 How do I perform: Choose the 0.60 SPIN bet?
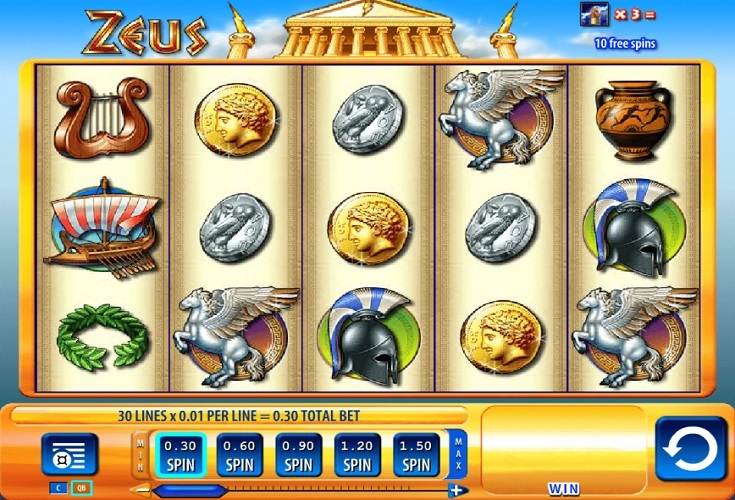click(x=240, y=455)
